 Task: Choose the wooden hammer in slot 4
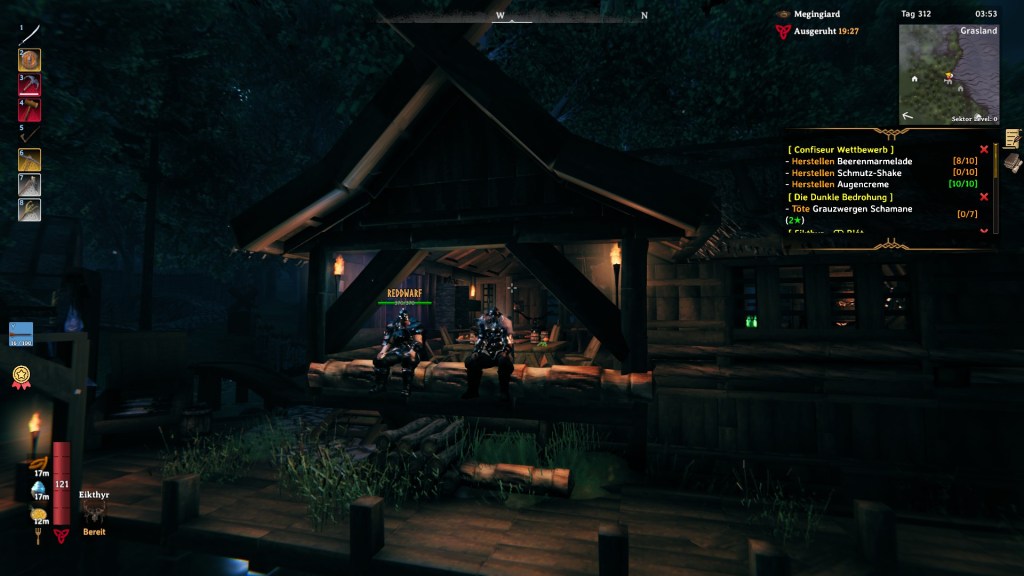(30, 109)
